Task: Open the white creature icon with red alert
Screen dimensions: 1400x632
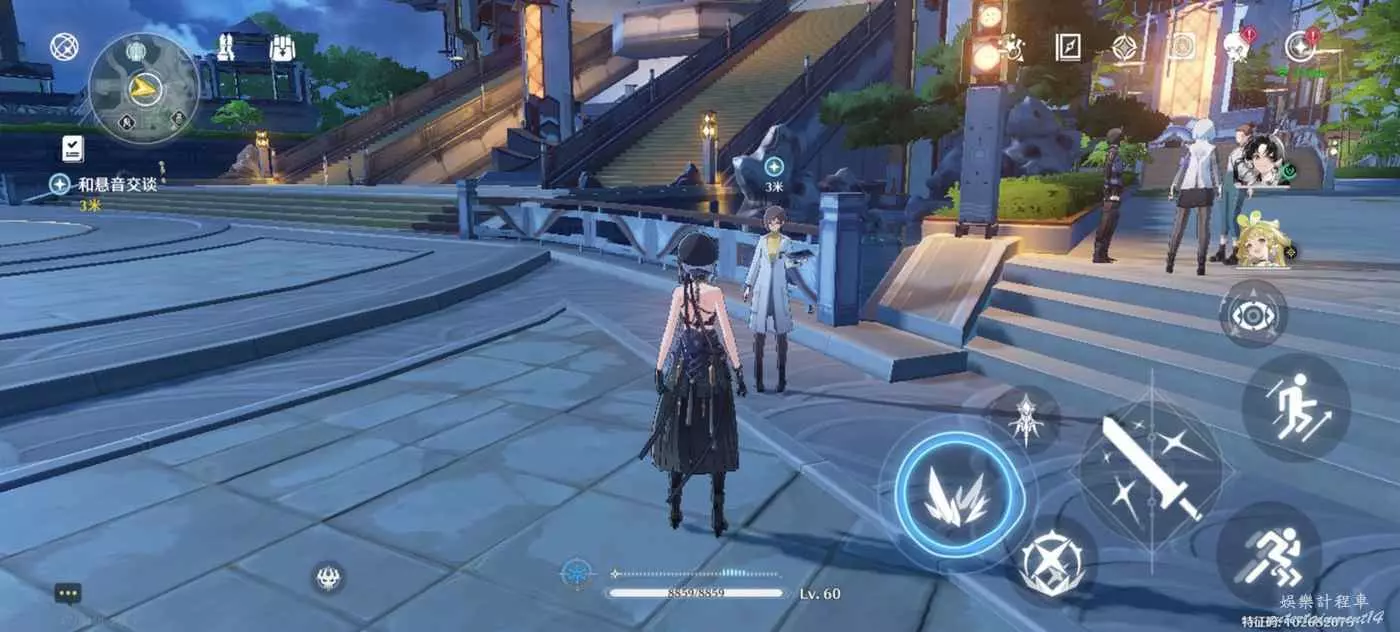Action: (1238, 46)
